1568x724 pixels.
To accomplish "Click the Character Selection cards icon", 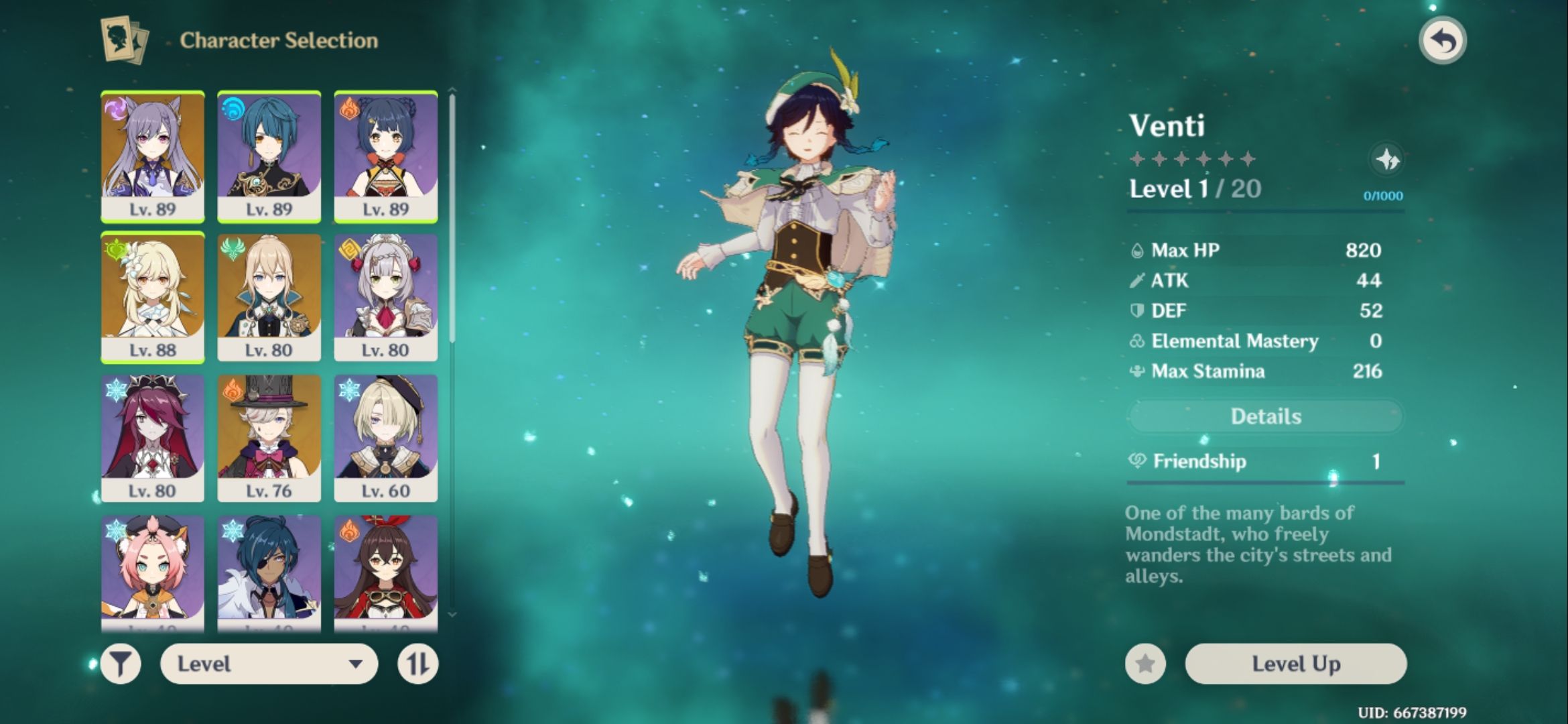I will (124, 38).
